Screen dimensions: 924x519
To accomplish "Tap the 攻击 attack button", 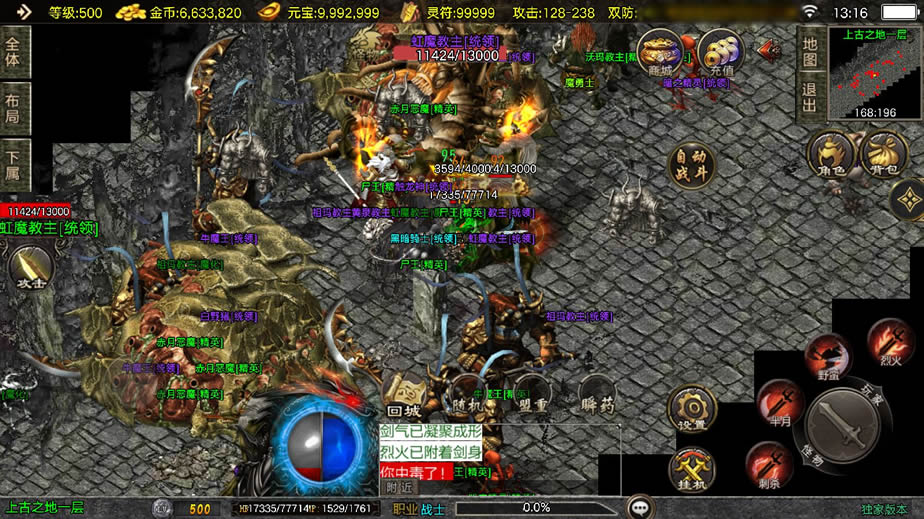I will pos(30,268).
